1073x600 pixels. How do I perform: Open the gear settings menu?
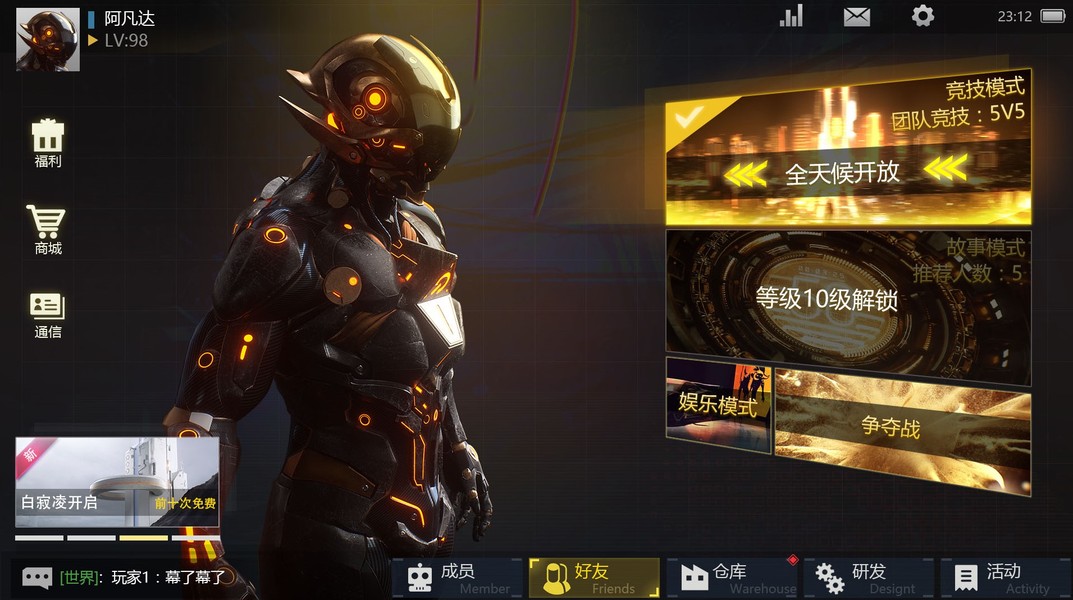[922, 16]
